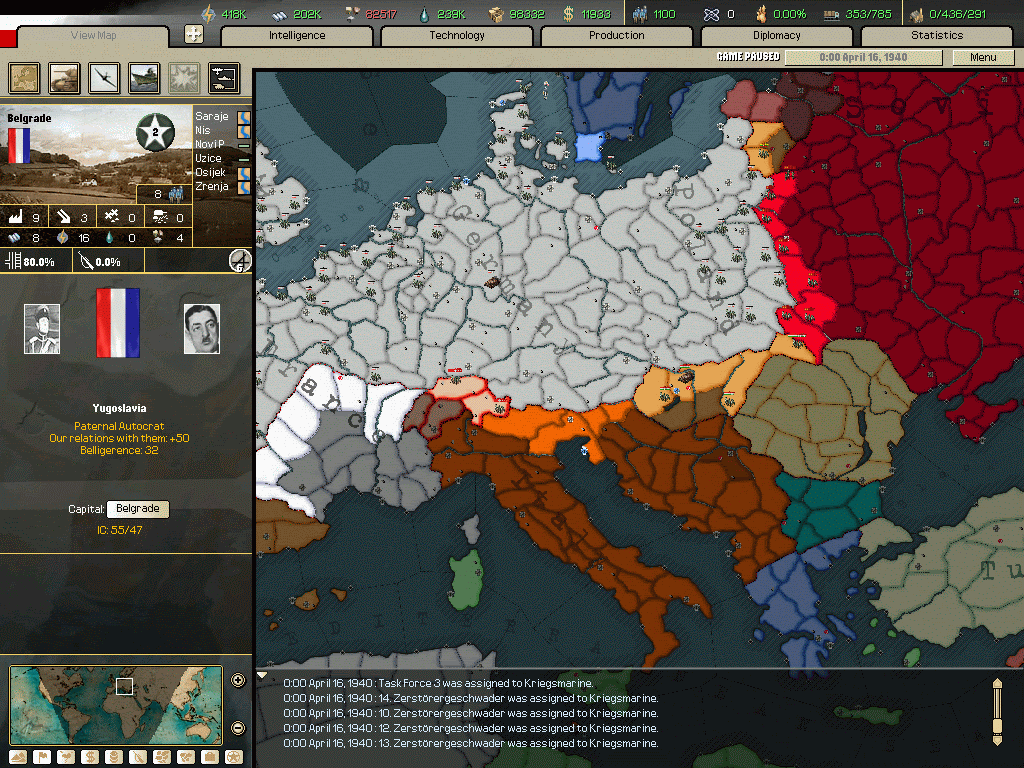The image size is (1024, 768).
Task: Click the four-arrow icon beside View Map
Action: (194, 34)
